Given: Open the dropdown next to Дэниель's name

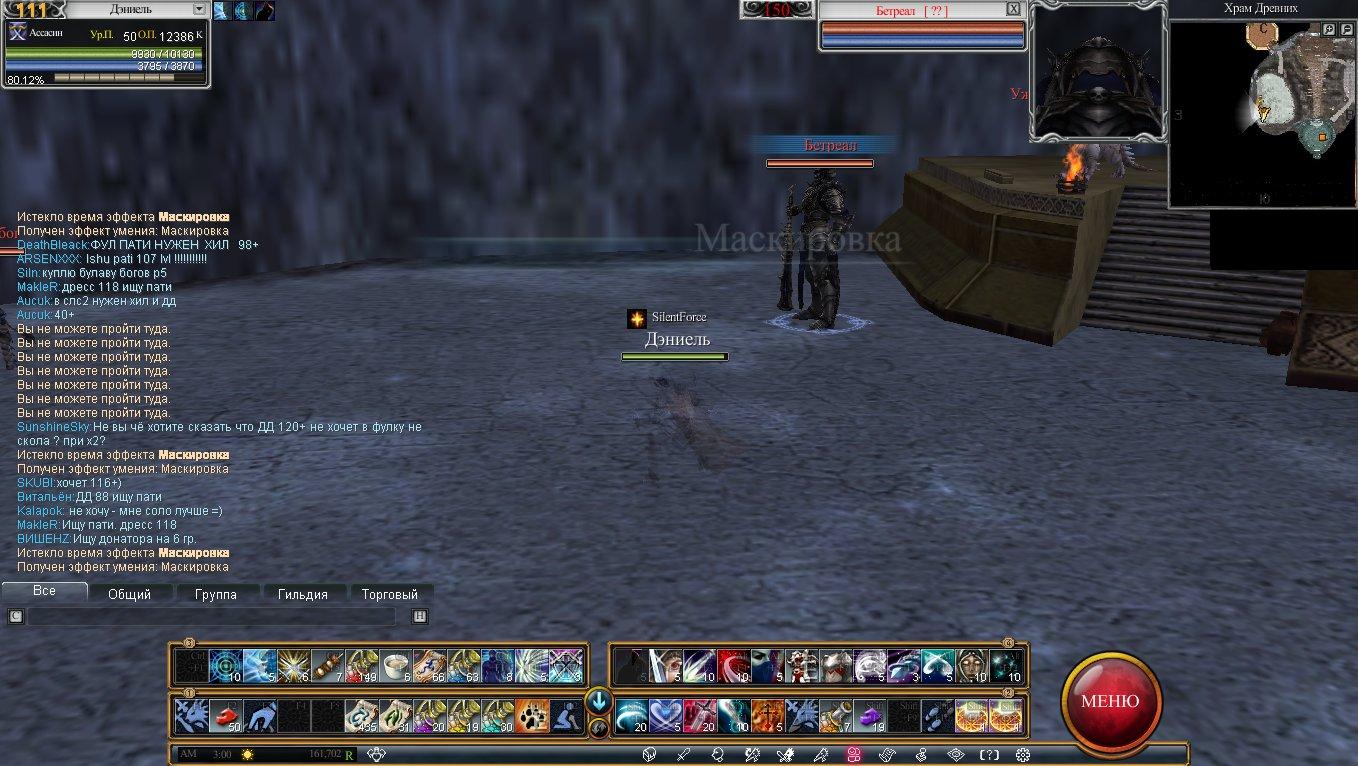Looking at the screenshot, I should tap(199, 9).
